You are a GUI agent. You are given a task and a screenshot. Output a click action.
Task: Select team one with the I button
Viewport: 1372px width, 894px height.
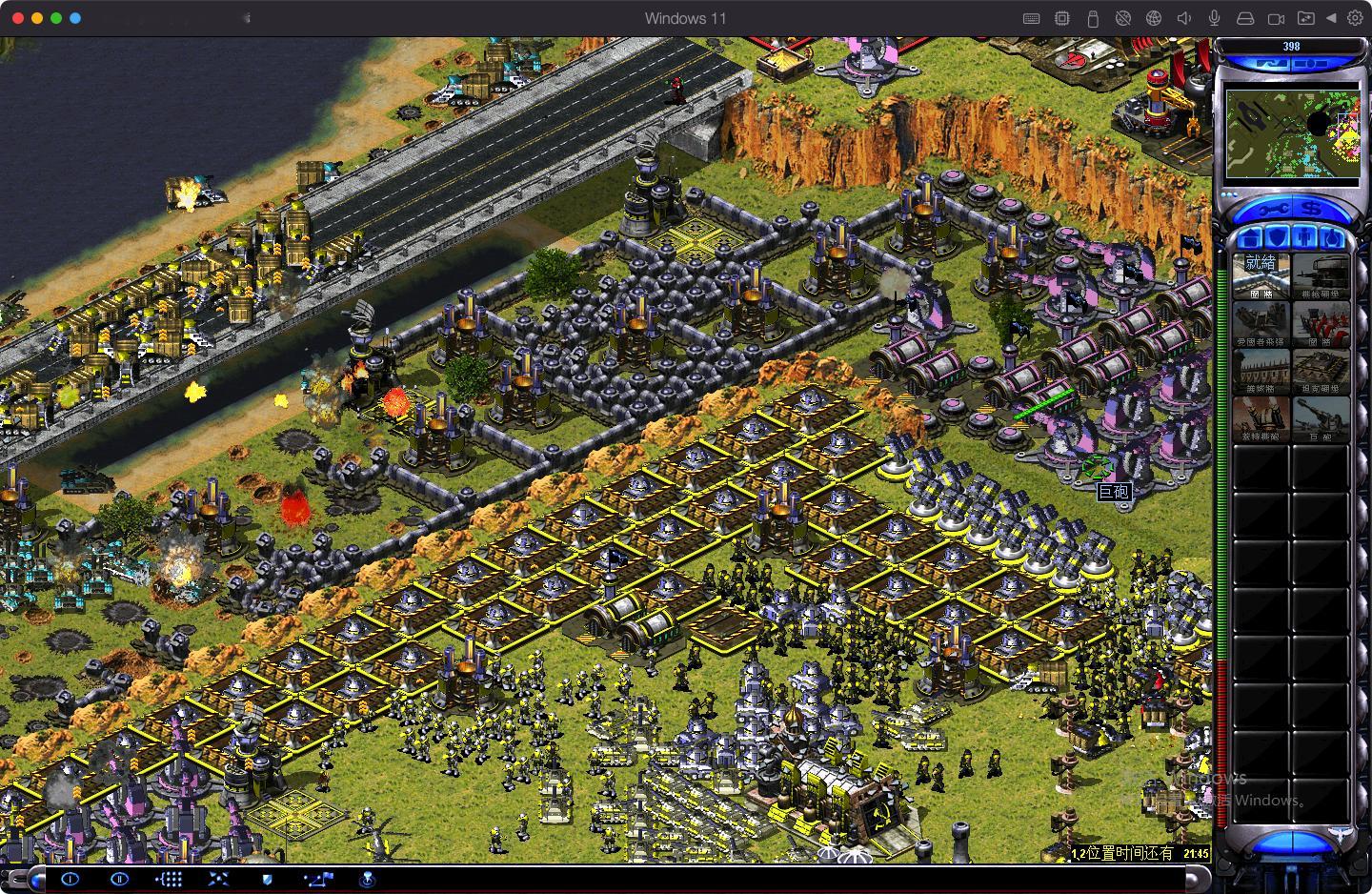(x=70, y=879)
